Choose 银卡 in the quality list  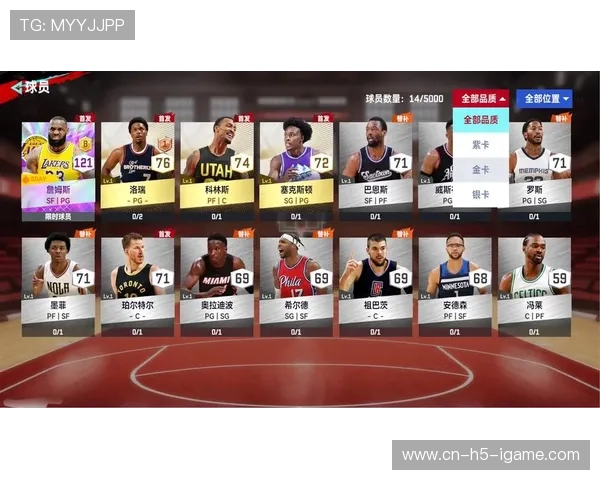tap(481, 195)
